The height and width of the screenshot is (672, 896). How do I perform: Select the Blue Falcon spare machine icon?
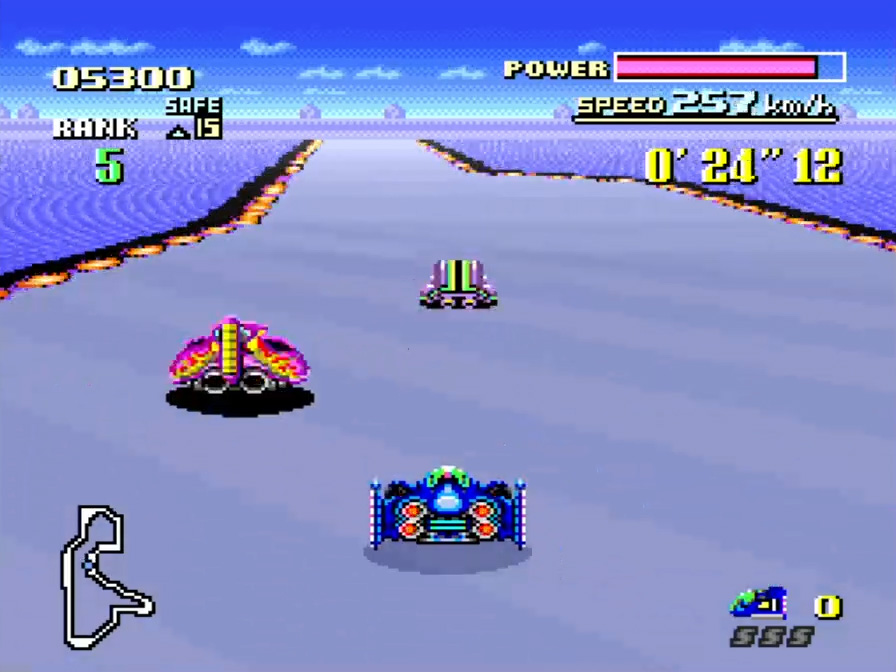click(758, 603)
